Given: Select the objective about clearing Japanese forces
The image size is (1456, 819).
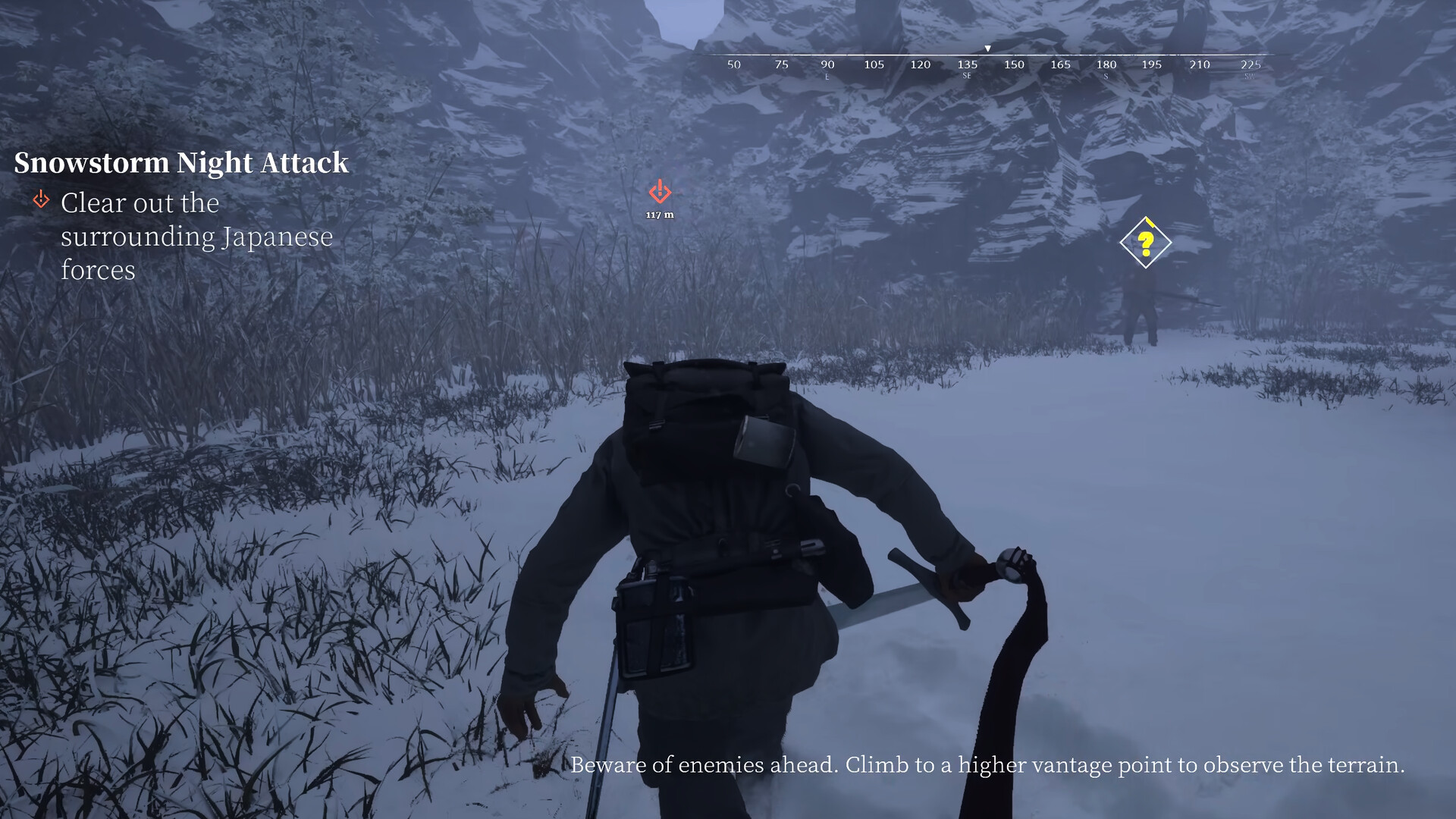Looking at the screenshot, I should [x=196, y=236].
